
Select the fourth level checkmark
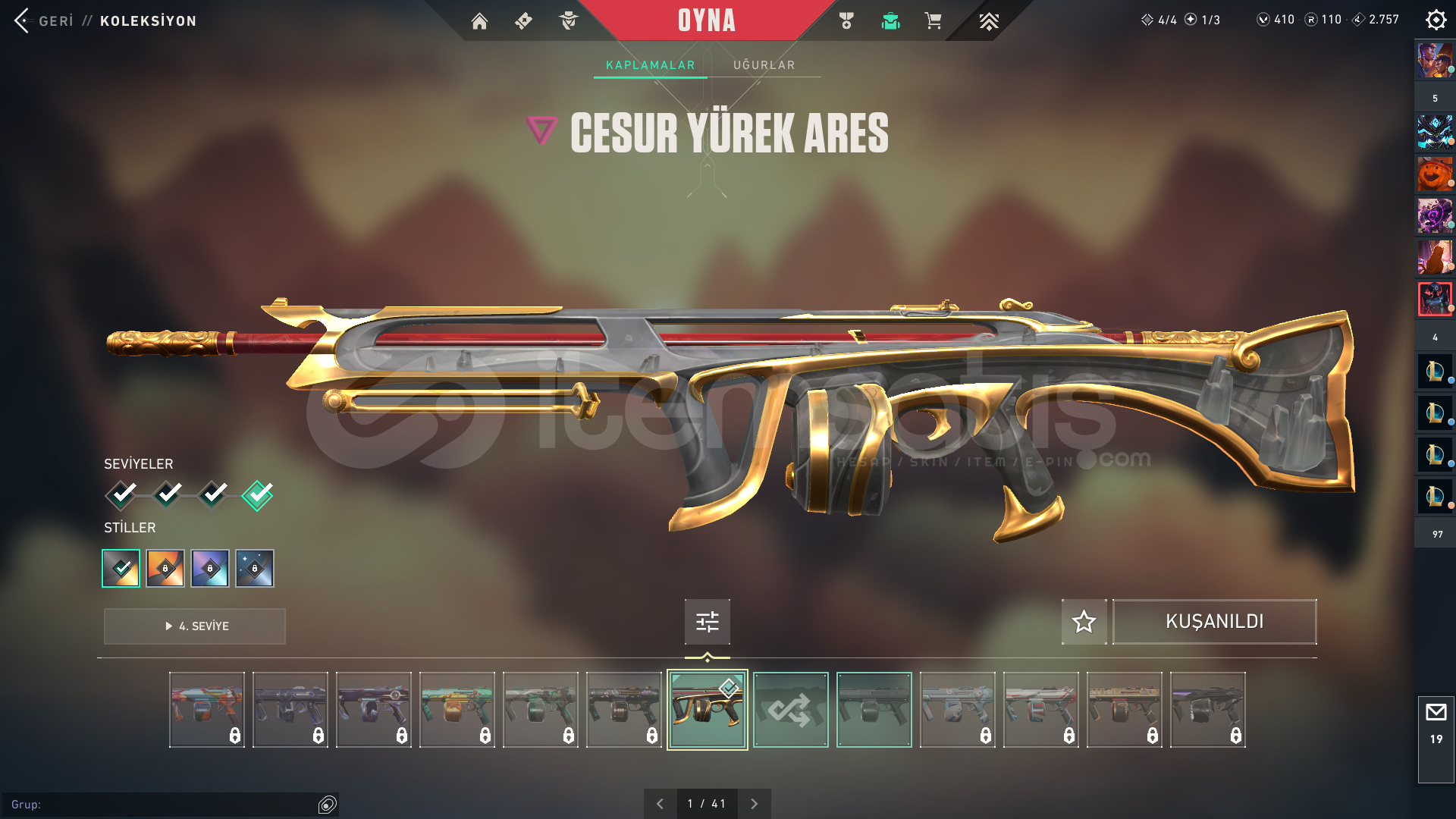pos(257,495)
